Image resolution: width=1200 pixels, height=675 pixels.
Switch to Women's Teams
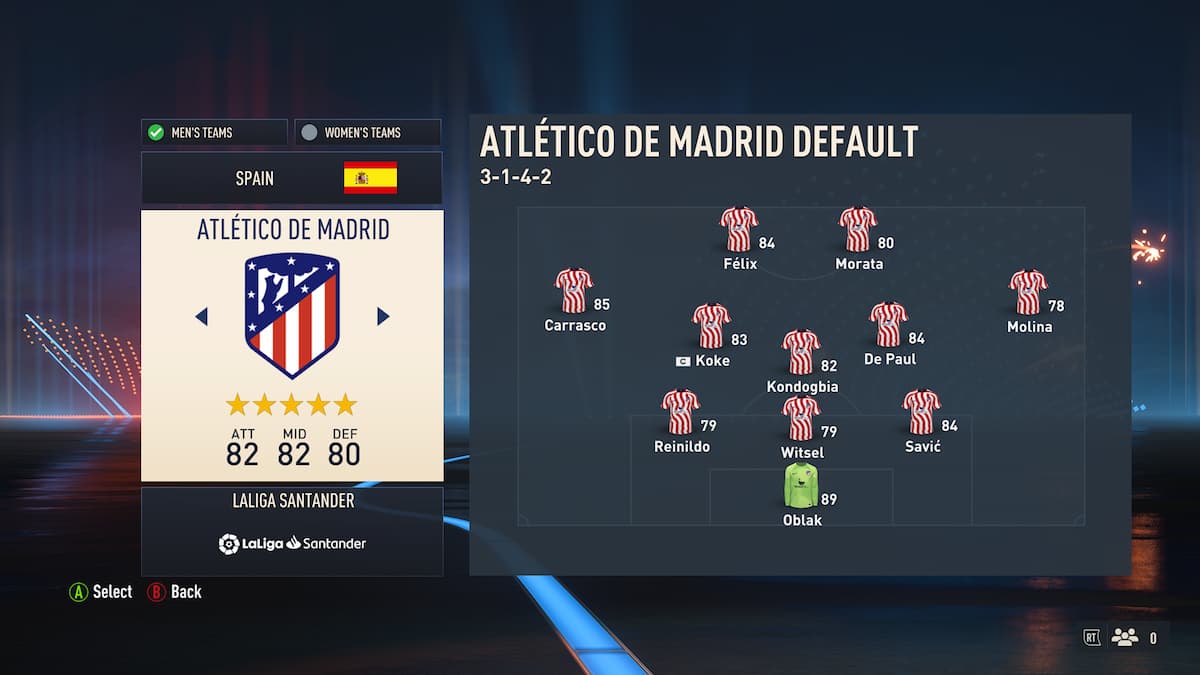[x=368, y=132]
